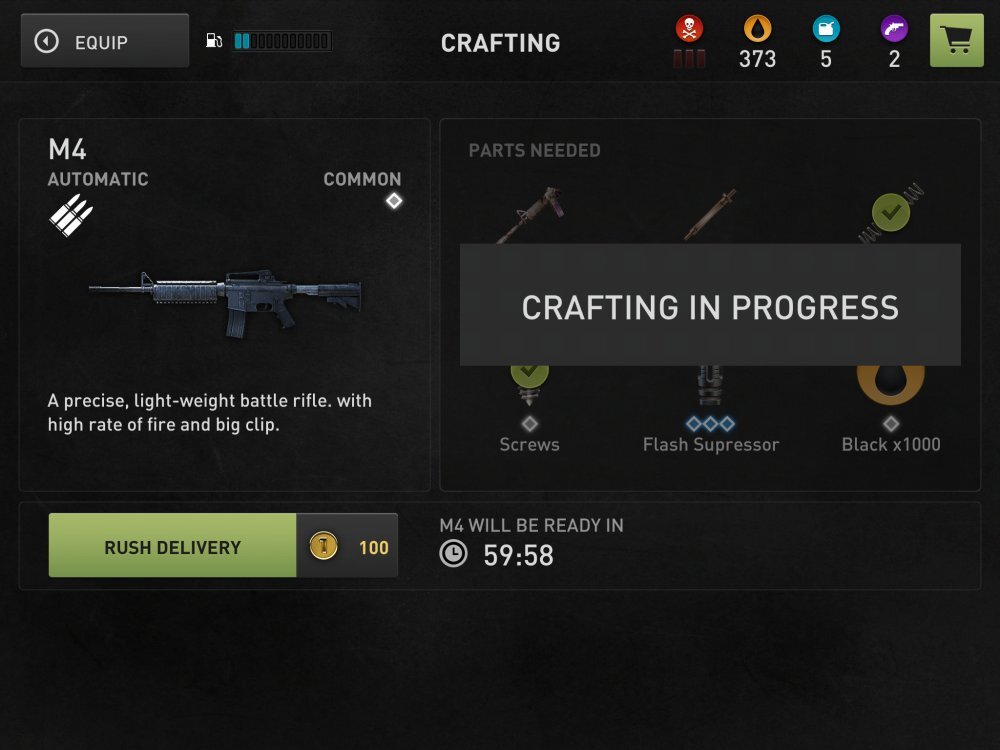Tap the purple gun resource icon
This screenshot has height=750, width=1000.
tap(894, 29)
